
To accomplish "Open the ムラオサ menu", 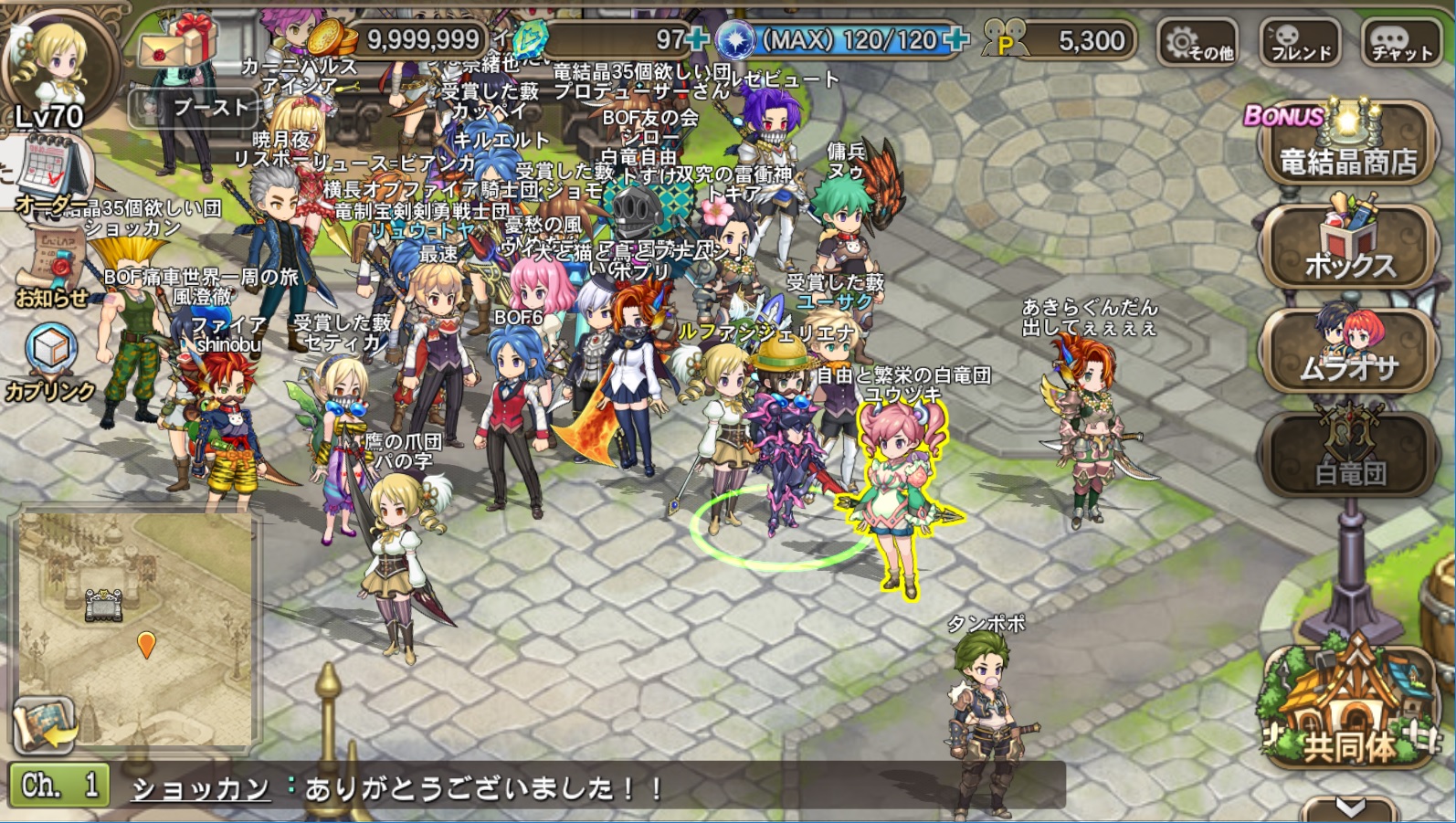I will [x=1348, y=352].
